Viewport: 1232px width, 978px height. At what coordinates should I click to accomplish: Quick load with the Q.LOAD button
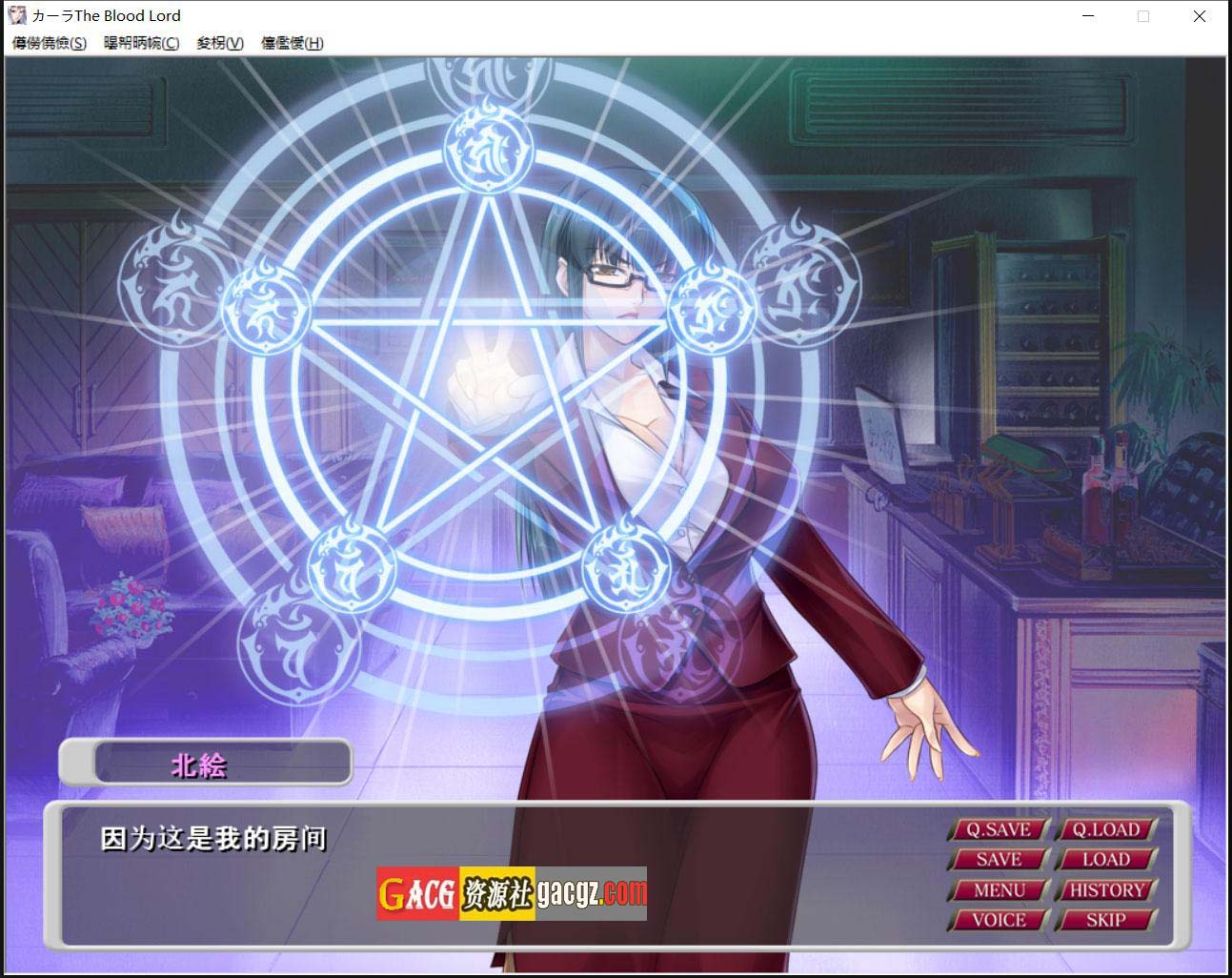pyautogui.click(x=1105, y=829)
